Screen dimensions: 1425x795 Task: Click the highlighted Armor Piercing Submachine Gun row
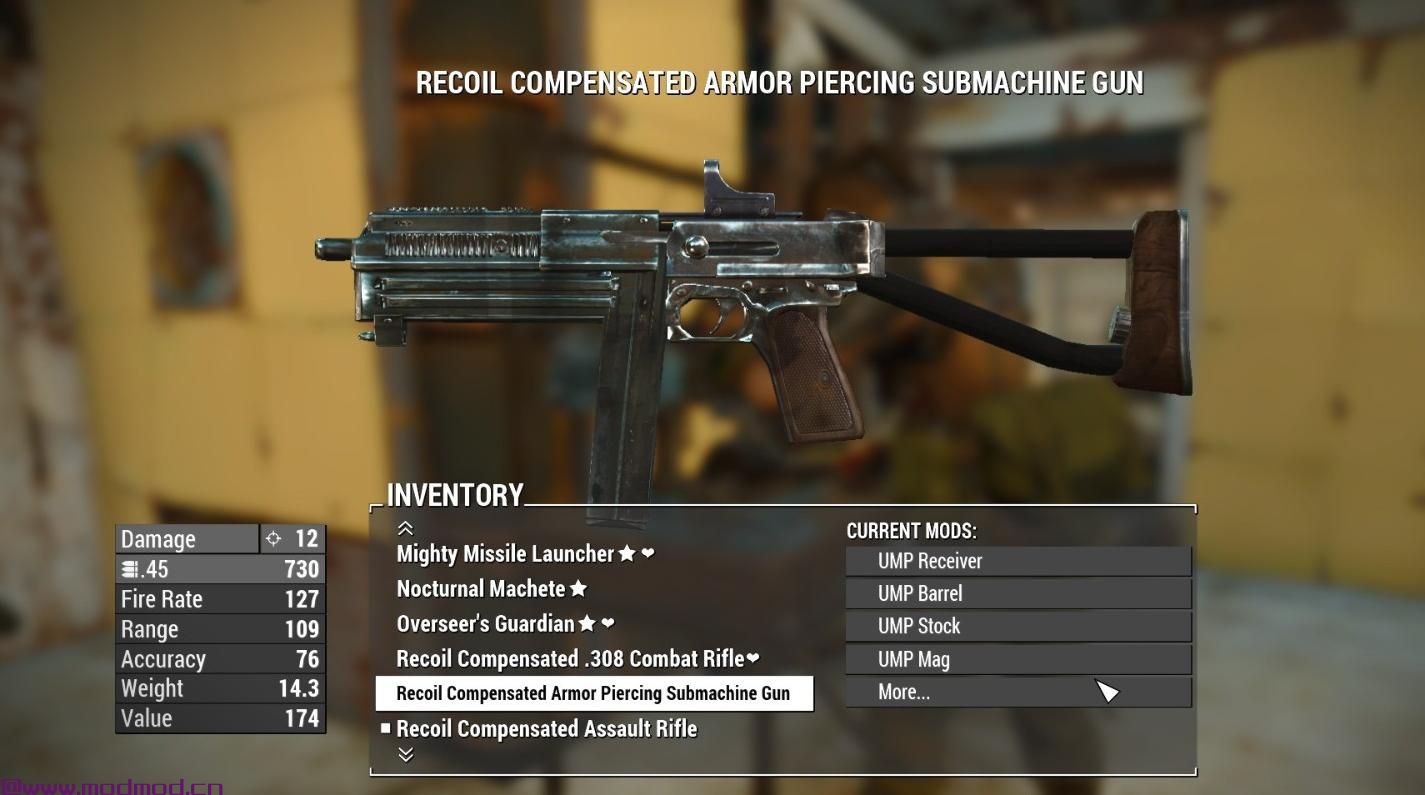point(593,693)
